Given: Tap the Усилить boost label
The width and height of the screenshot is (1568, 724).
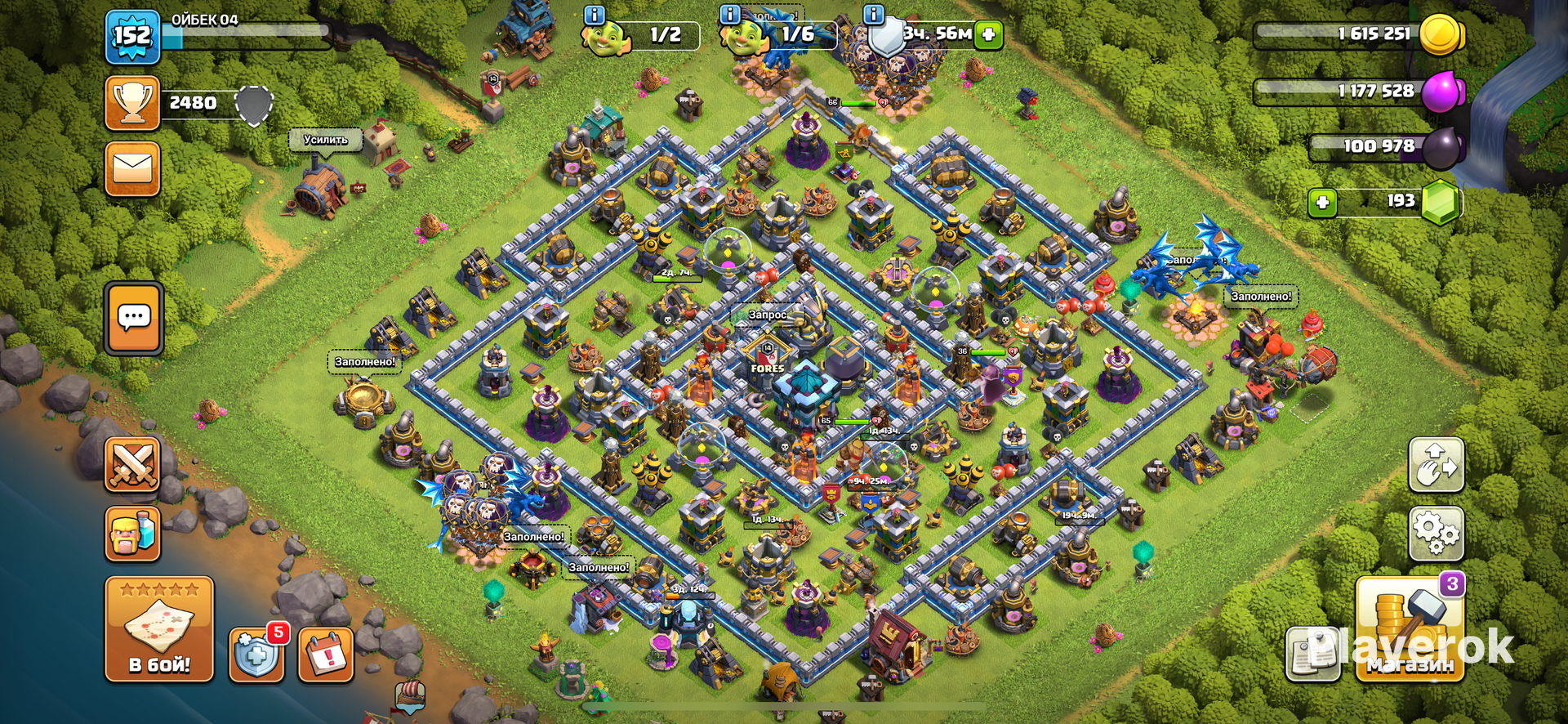Looking at the screenshot, I should 326,140.
